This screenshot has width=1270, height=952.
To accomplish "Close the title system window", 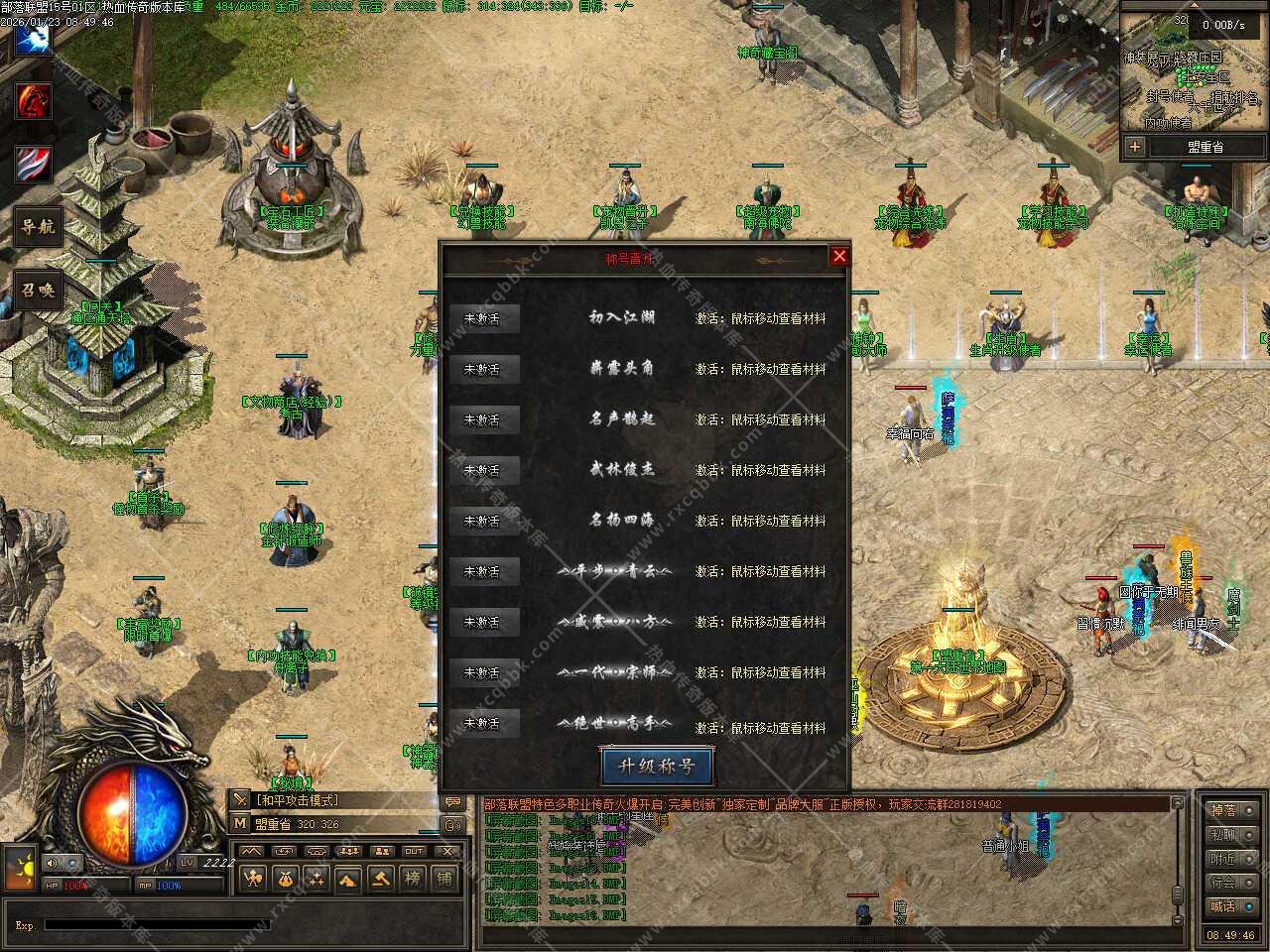I will [x=839, y=256].
